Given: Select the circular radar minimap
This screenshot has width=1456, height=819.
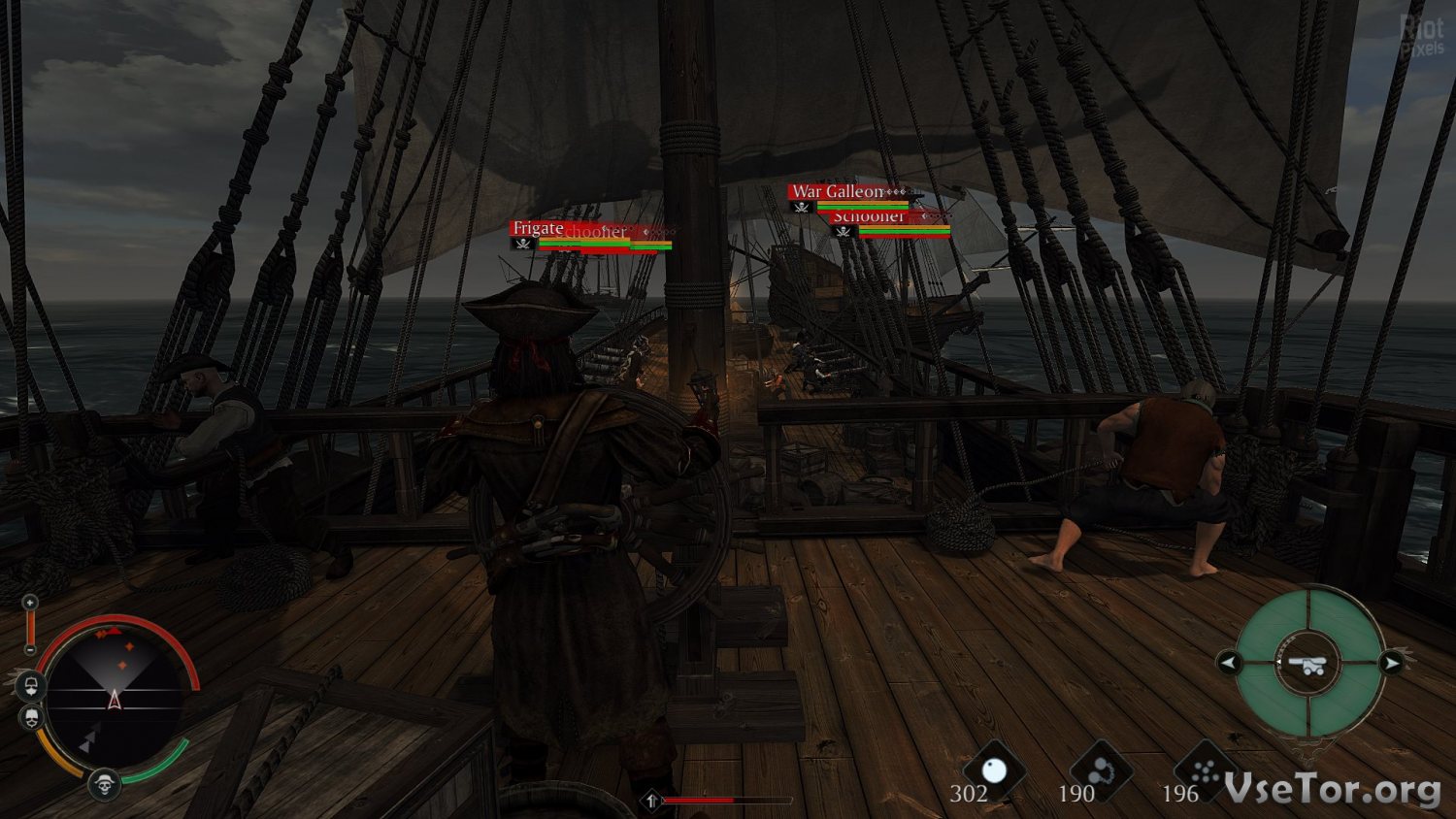Looking at the screenshot, I should click(114, 696).
